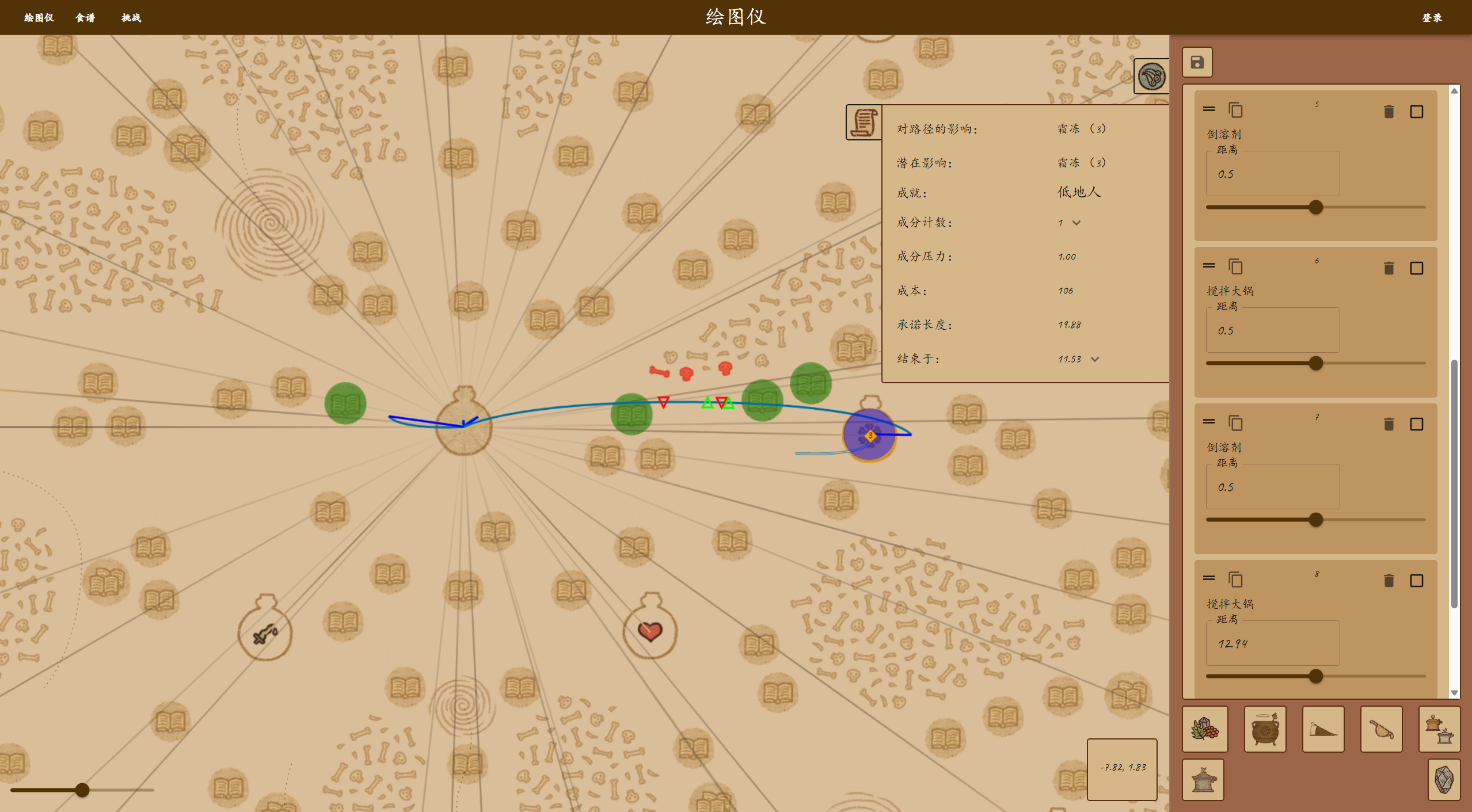Viewport: 1472px width, 812px height.
Task: Switch to the 挑战 (challenges) page
Action: pyautogui.click(x=131, y=18)
